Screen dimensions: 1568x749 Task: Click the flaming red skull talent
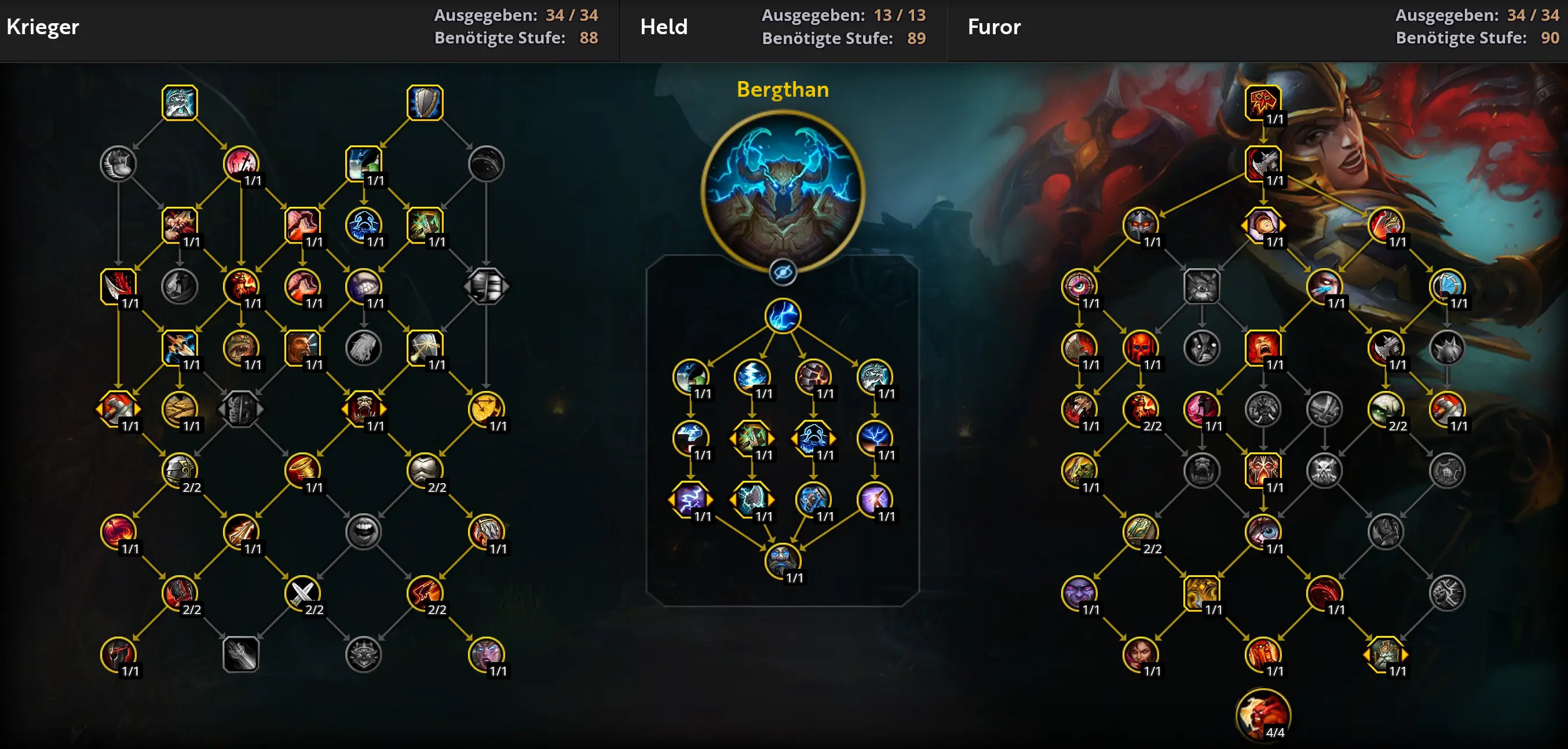coord(1140,348)
